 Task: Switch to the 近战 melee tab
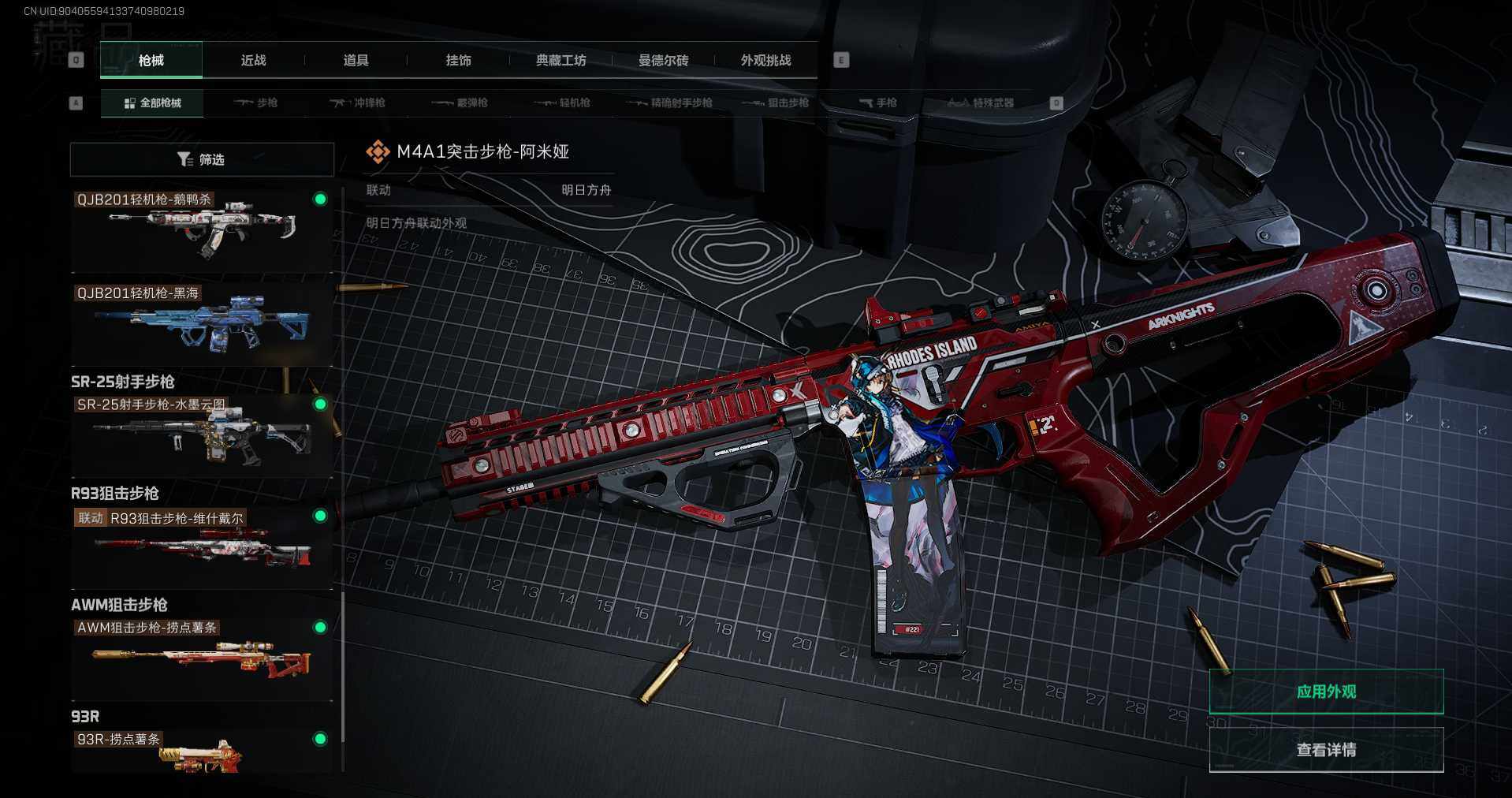[x=253, y=61]
